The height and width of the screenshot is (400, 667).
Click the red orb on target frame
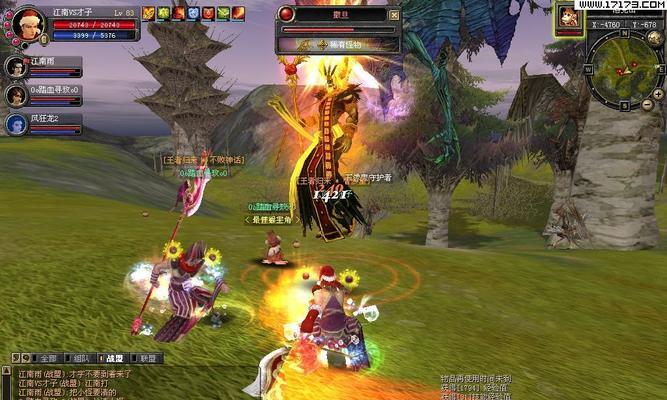tap(287, 14)
